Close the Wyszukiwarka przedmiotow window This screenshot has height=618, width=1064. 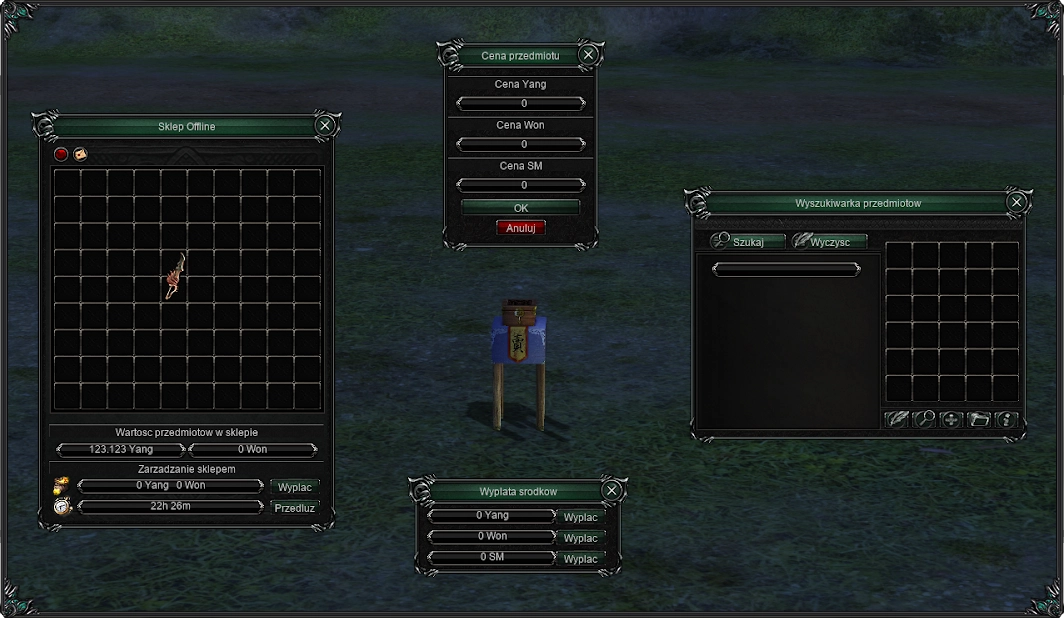tap(1016, 202)
